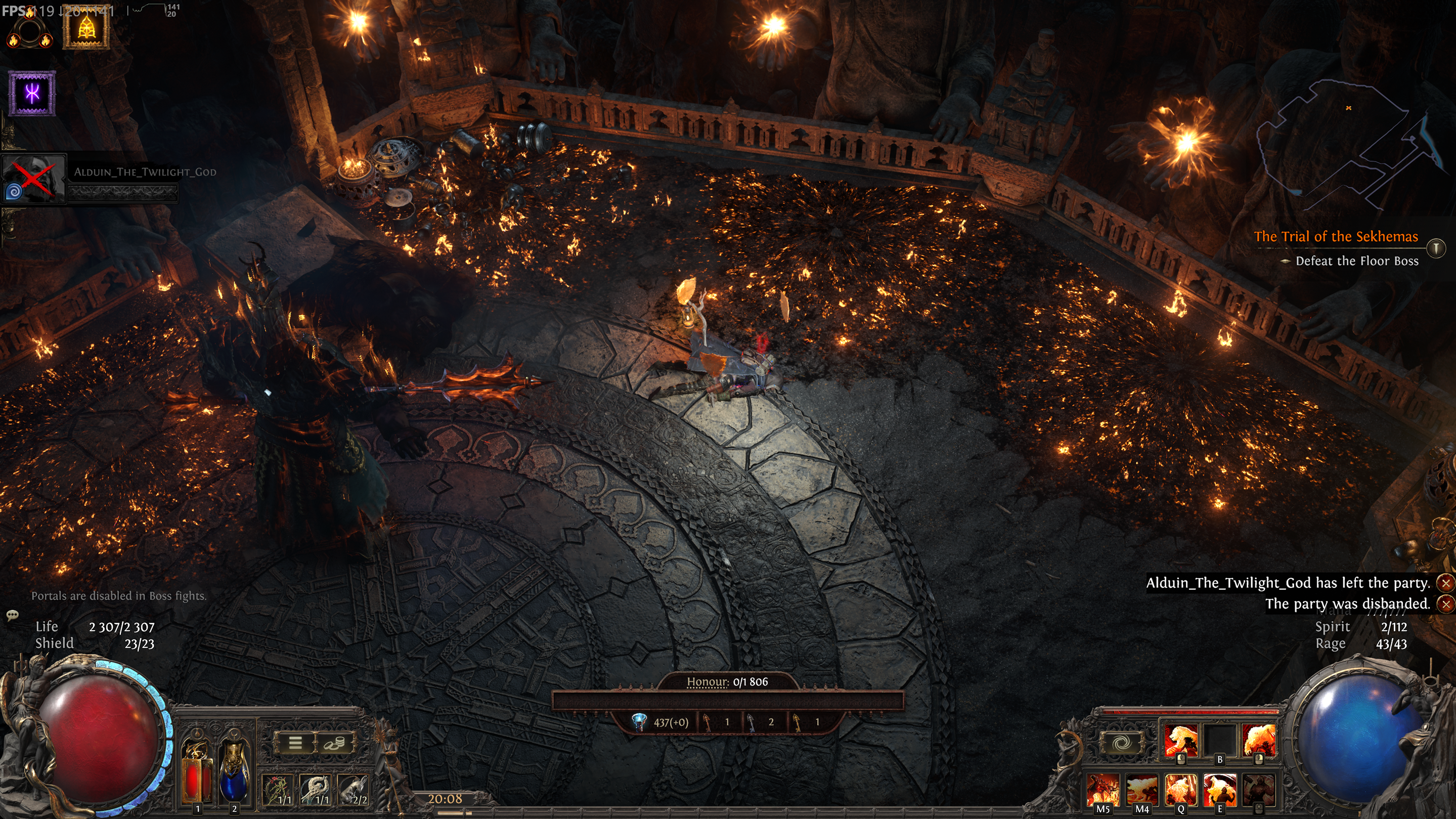1456x819 pixels.
Task: Open the main menu hamburger button
Action: [294, 742]
